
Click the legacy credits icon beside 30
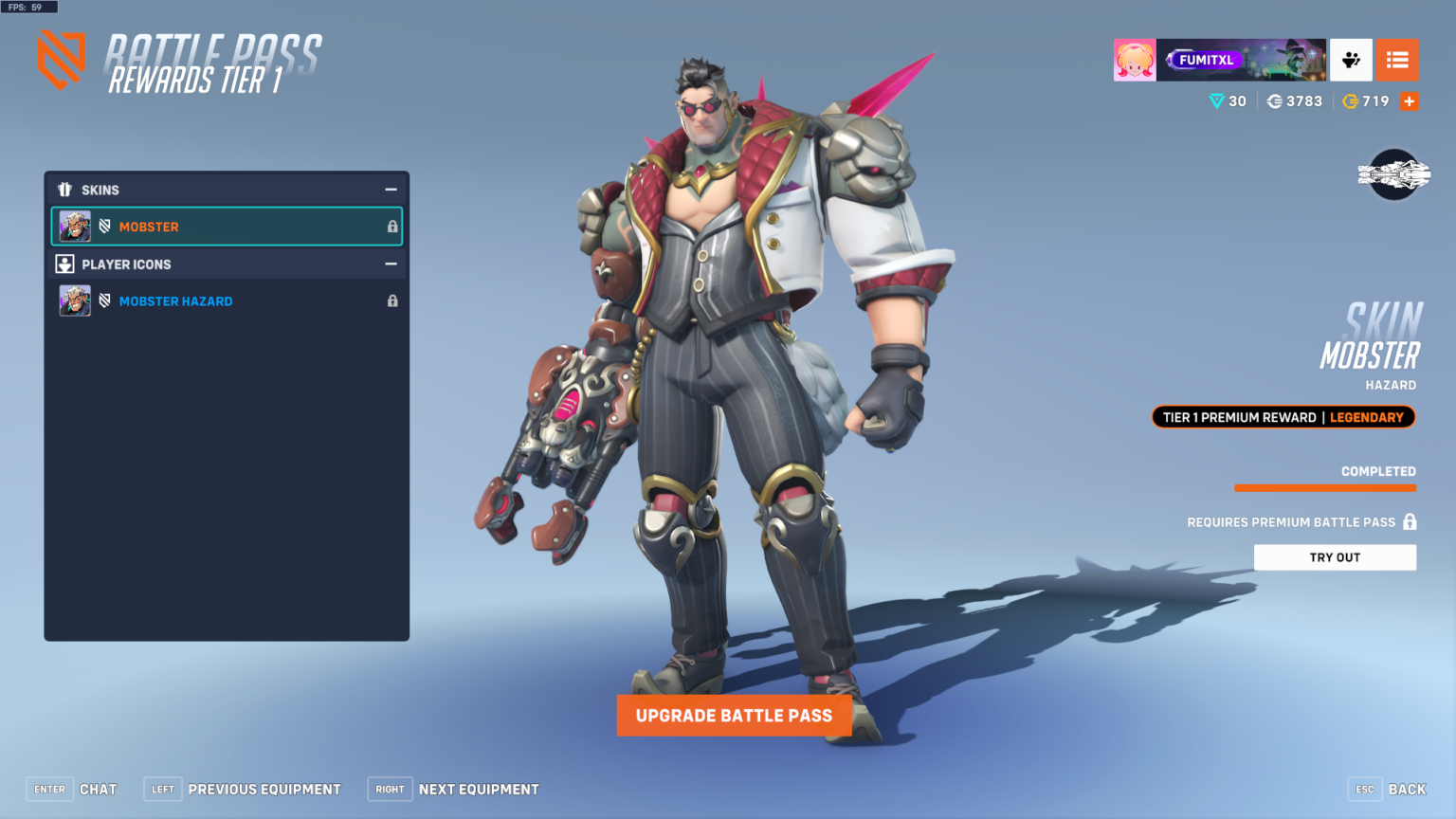(x=1216, y=100)
